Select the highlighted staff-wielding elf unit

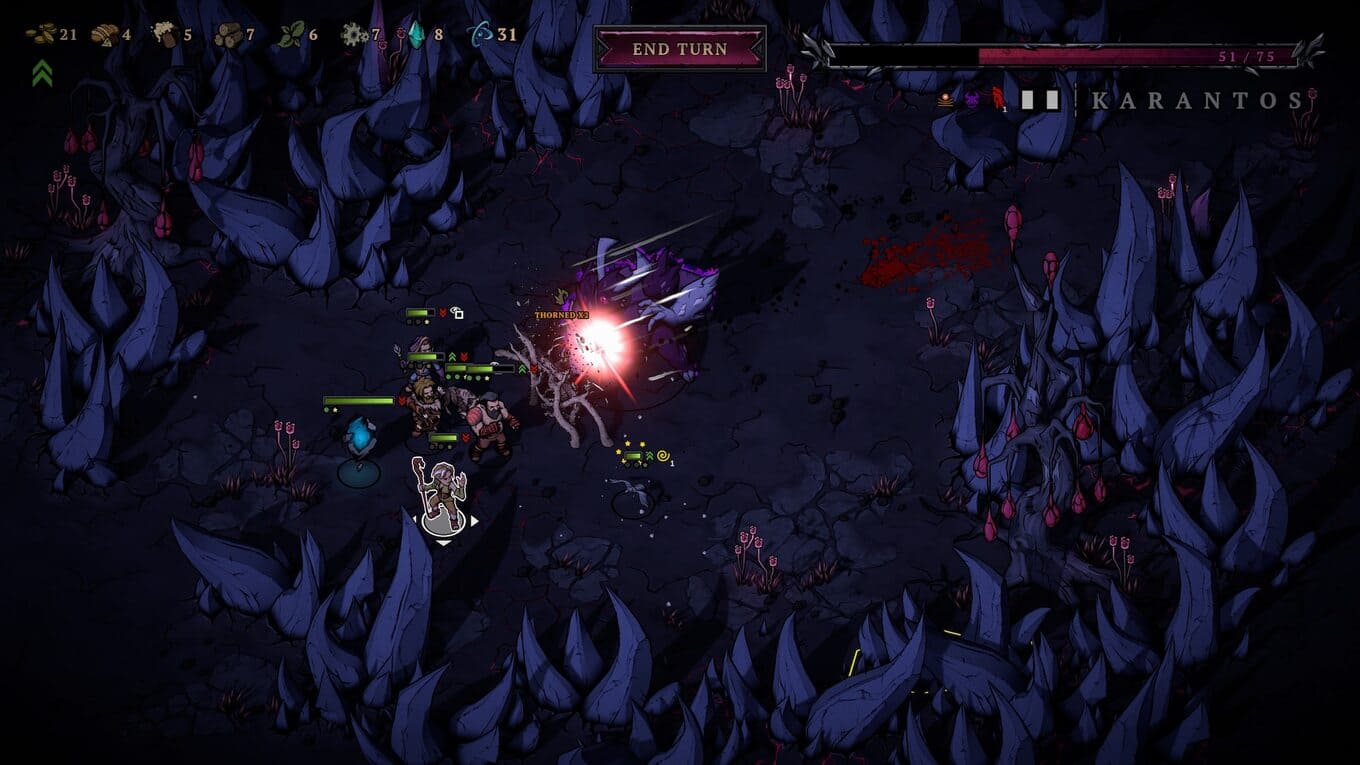click(x=441, y=491)
